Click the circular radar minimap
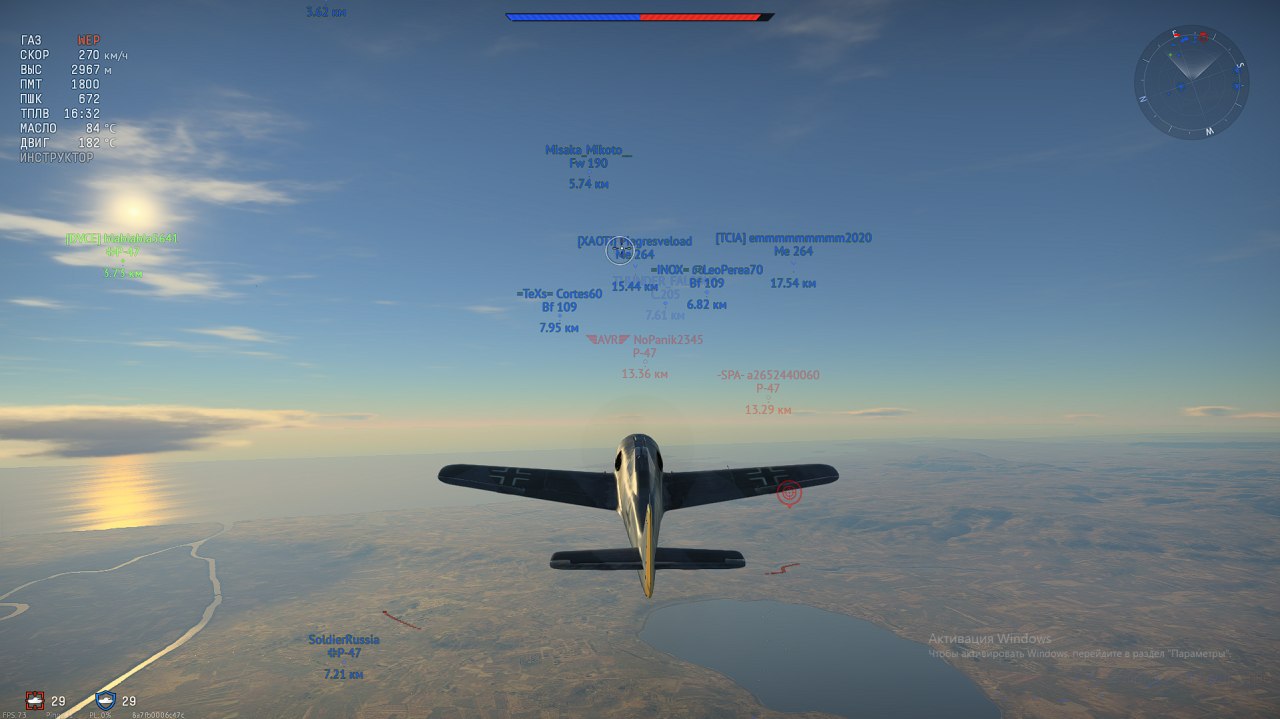Screen dimensions: 1280x719 pyautogui.click(x=1191, y=82)
